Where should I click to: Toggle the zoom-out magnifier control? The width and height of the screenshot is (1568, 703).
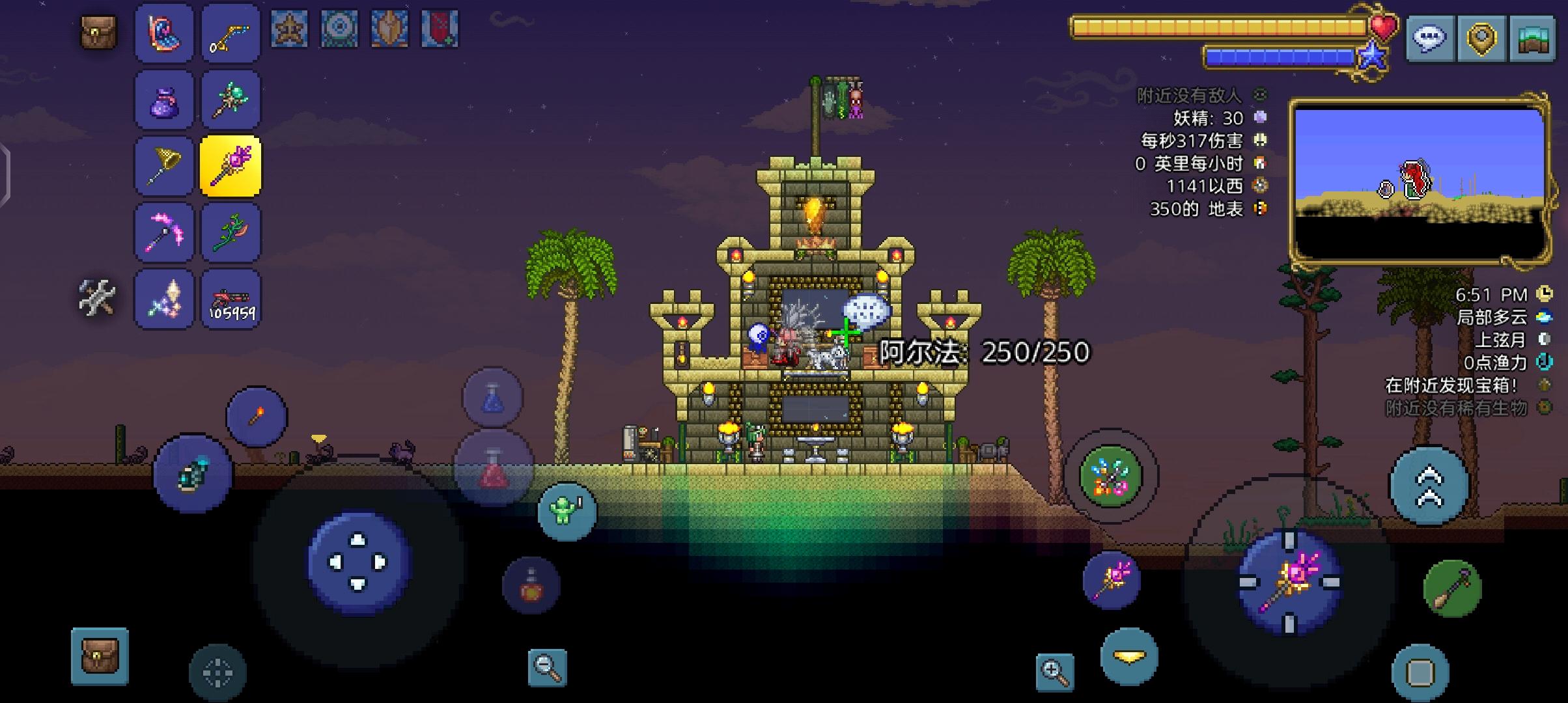[548, 669]
